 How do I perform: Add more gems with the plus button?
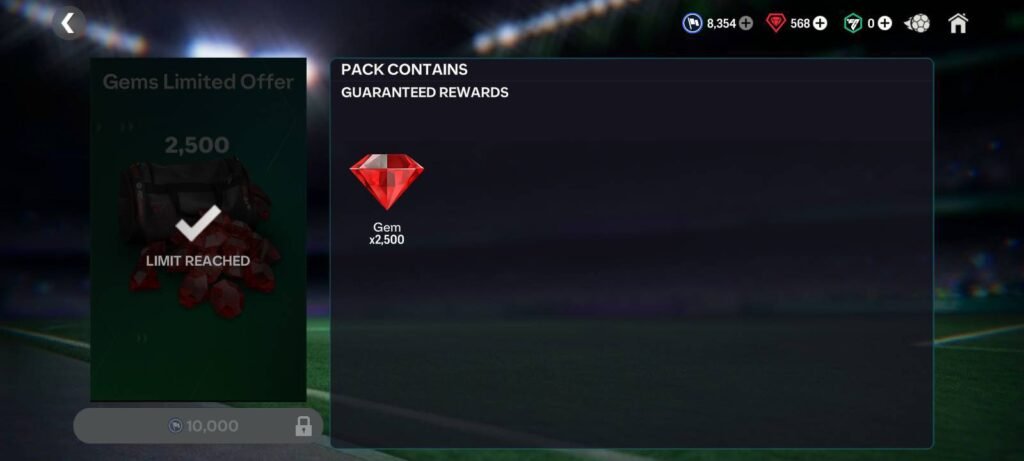(820, 23)
